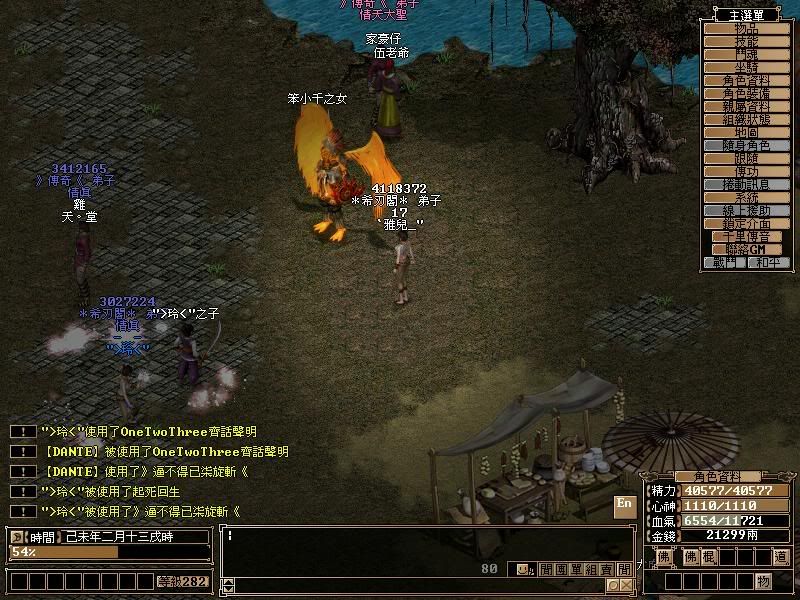Select 千里傳音 long-distance whisper
This screenshot has width=800, height=600.
(x=746, y=236)
